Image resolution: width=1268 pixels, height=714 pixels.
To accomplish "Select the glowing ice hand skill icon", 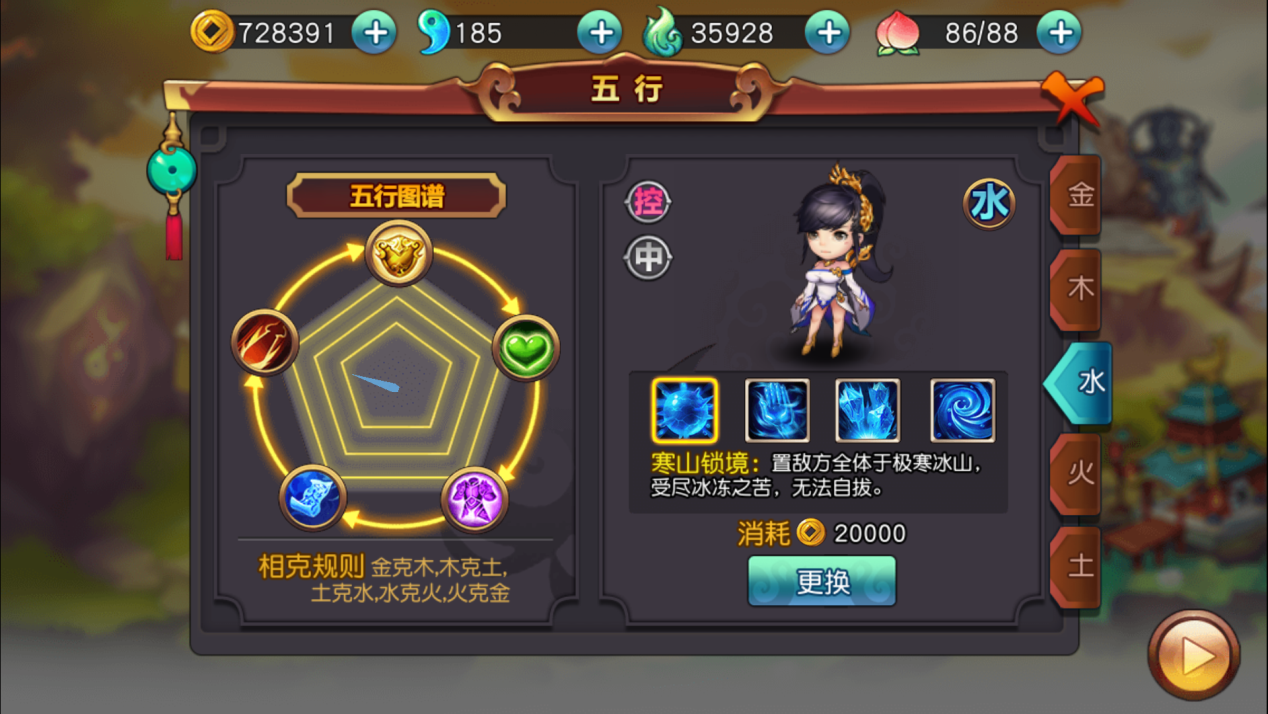I will (x=777, y=410).
